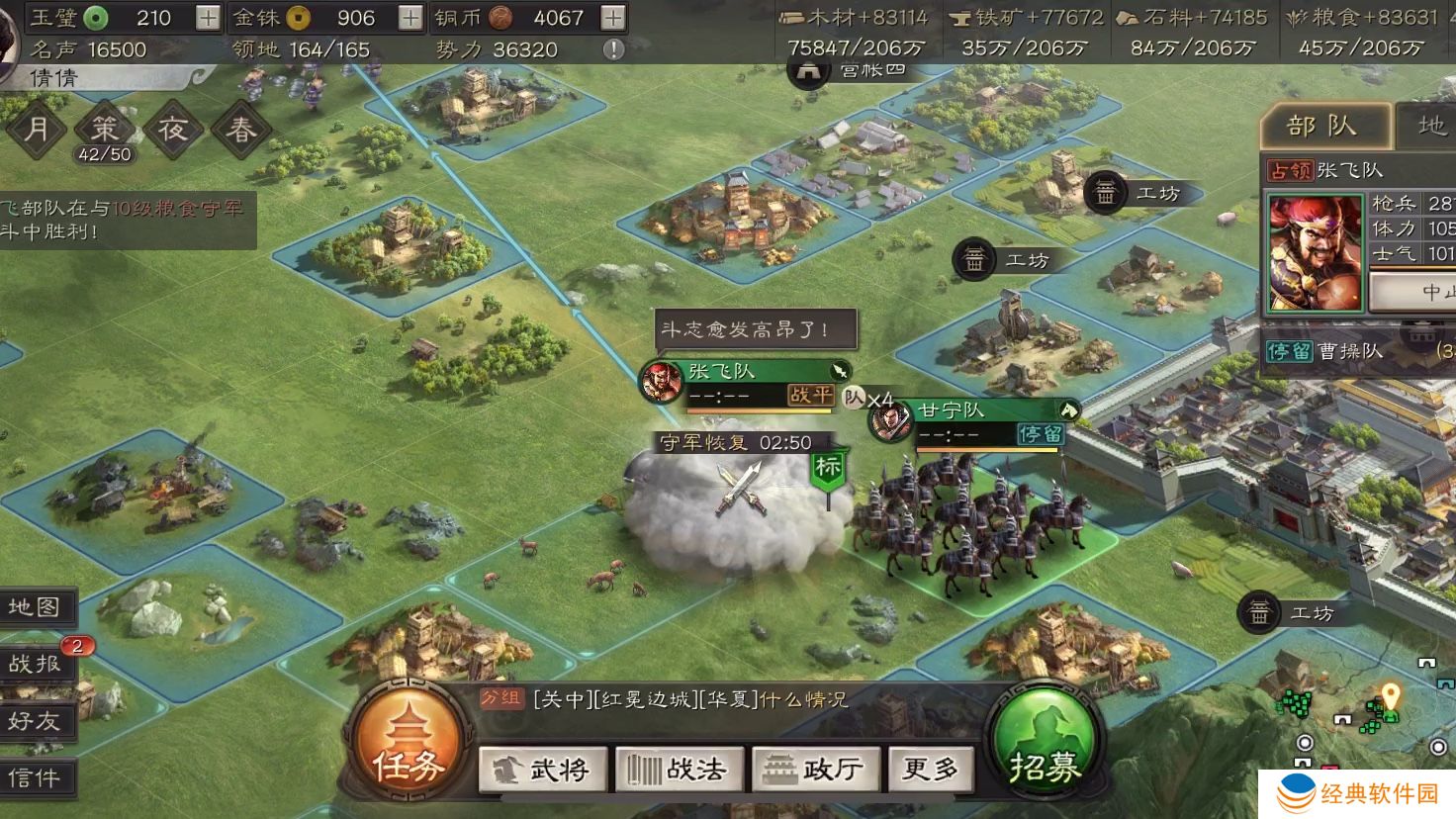Viewport: 1456px width, 819px height.
Task: Open the 更多 more menu
Action: [x=930, y=769]
